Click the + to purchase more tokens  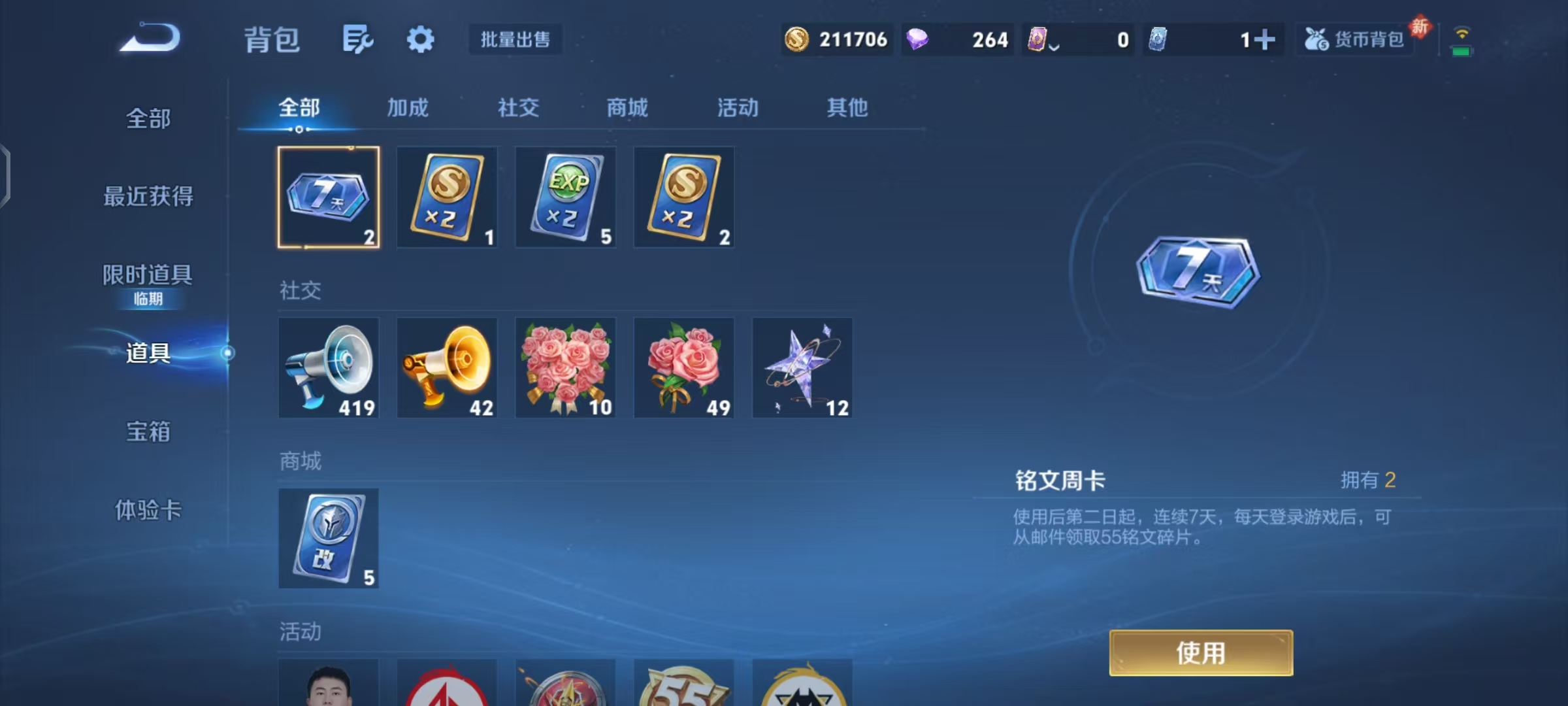(1266, 39)
